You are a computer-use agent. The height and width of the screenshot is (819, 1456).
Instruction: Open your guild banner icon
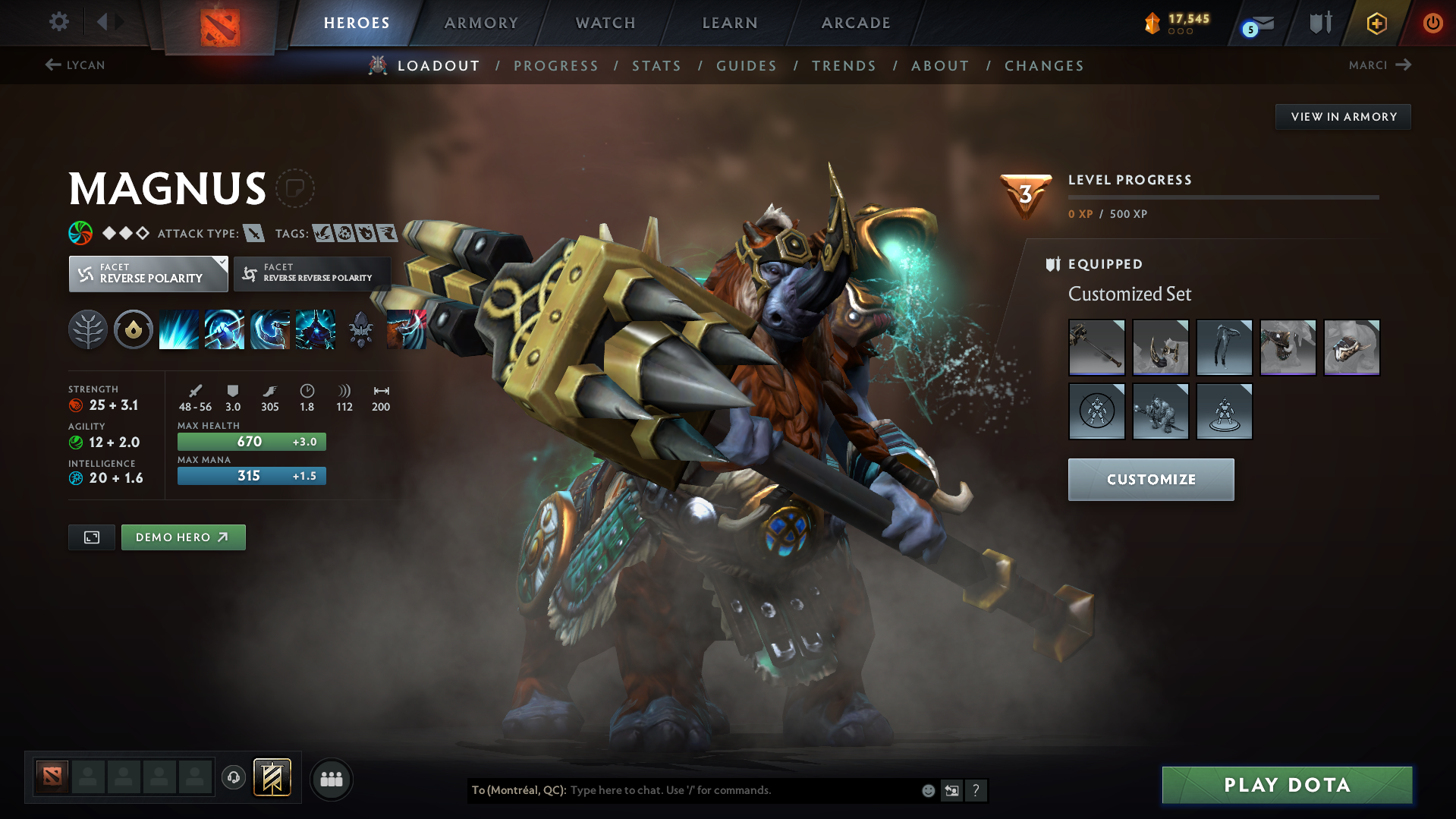pos(272,778)
